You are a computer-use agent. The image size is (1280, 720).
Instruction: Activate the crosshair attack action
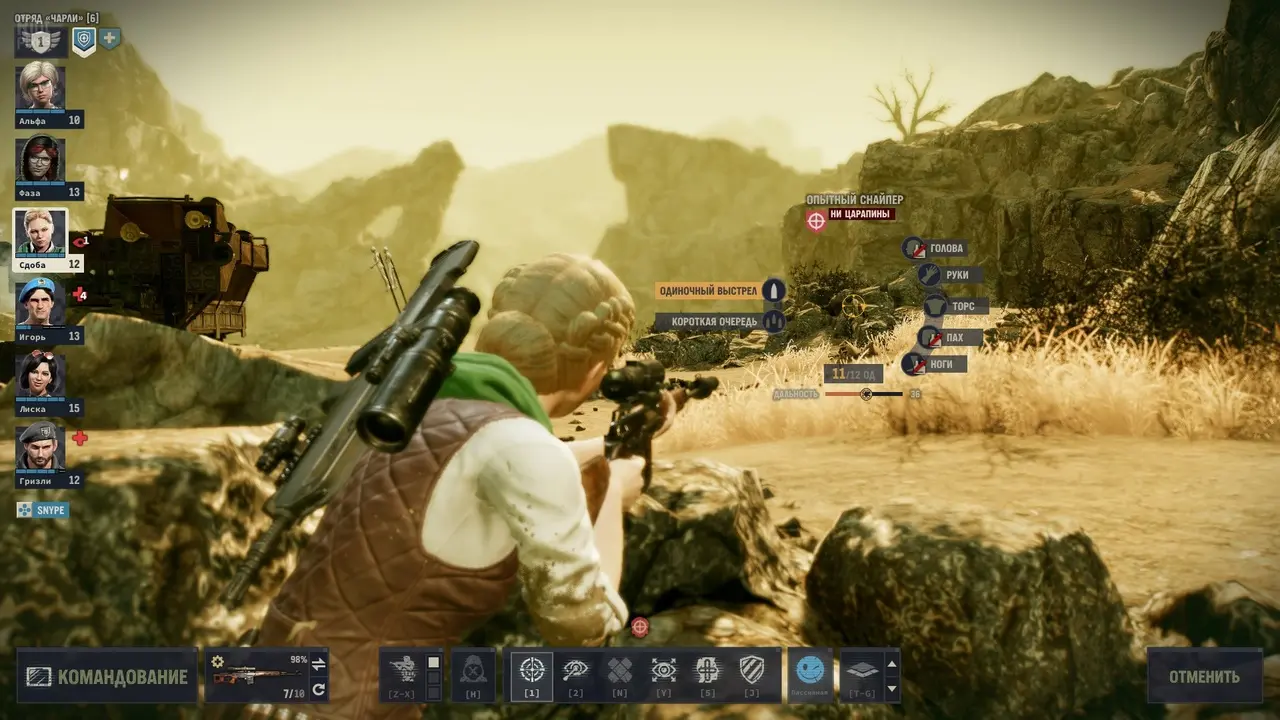532,671
